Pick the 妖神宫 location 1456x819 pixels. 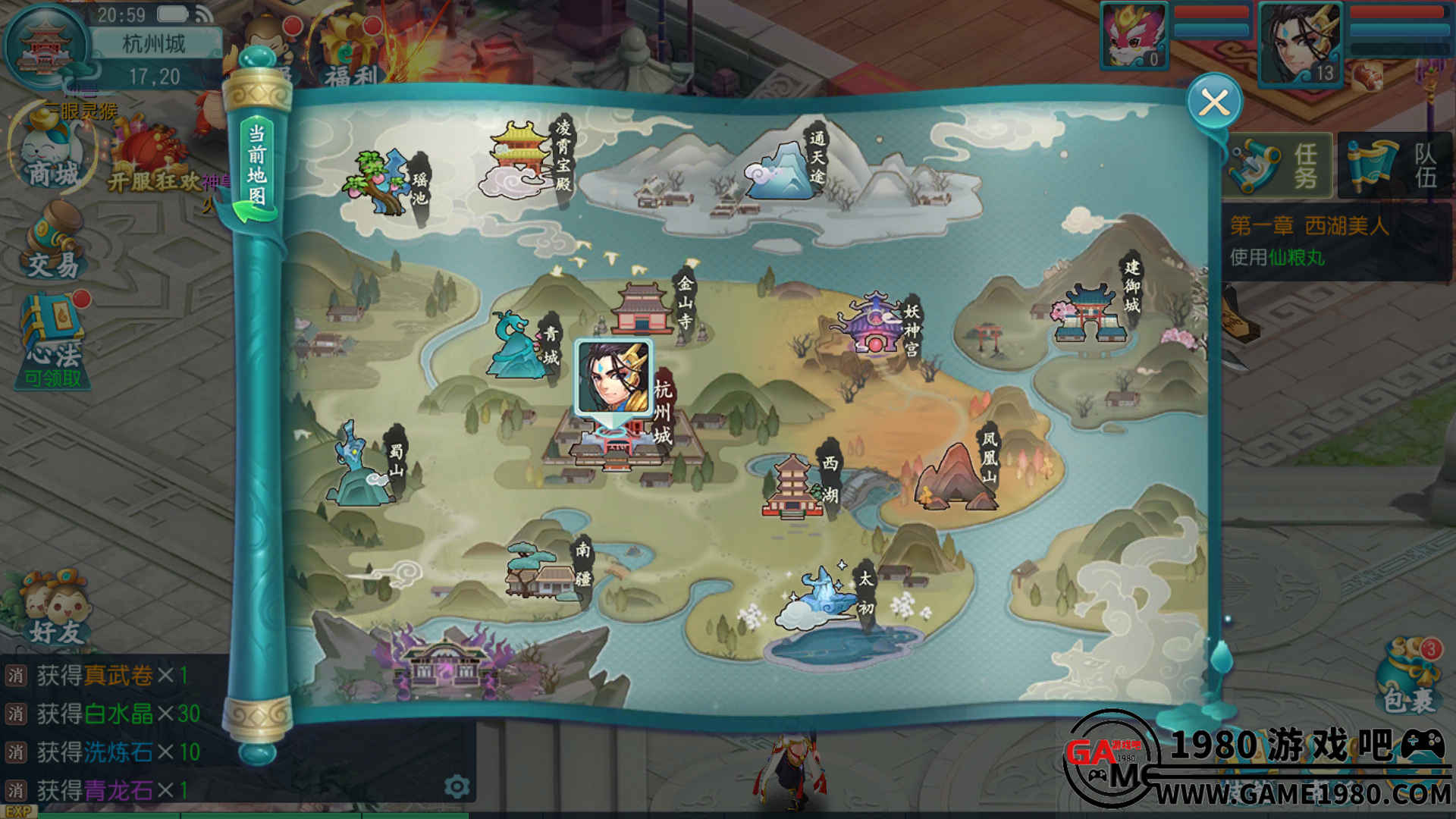[x=876, y=325]
